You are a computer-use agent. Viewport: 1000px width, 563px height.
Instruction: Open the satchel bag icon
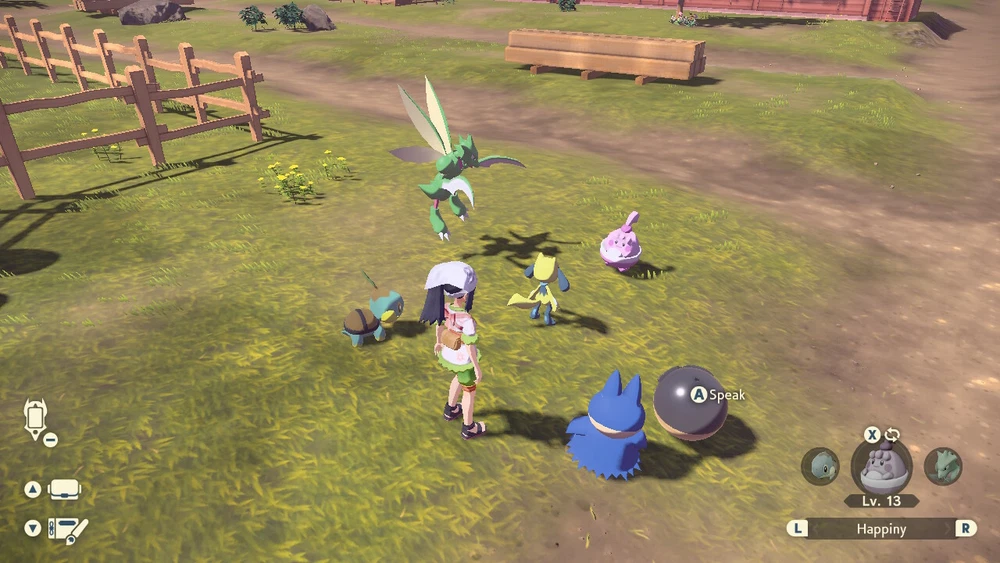pos(65,490)
